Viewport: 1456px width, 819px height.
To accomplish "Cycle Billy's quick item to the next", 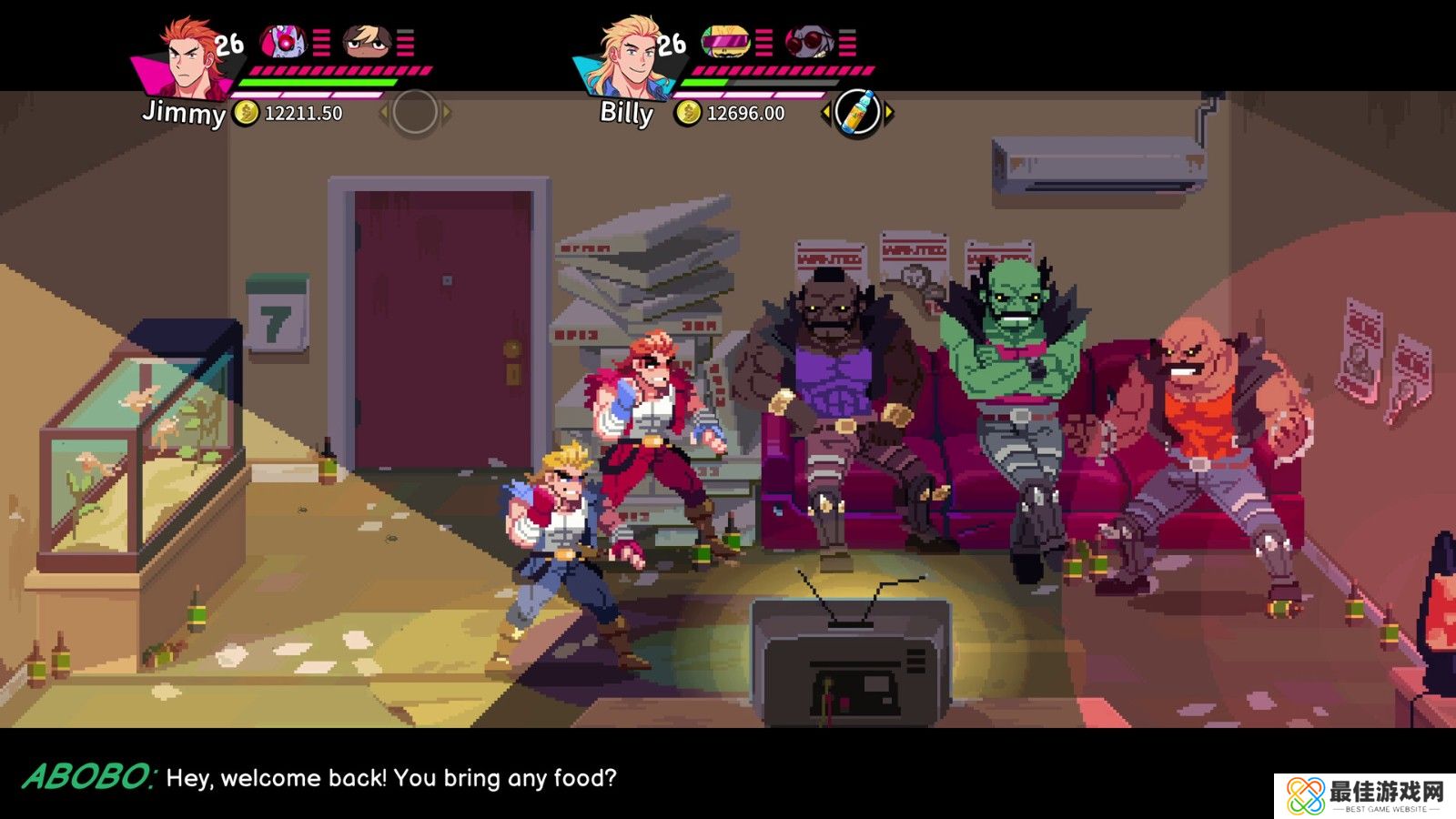I will (889, 113).
